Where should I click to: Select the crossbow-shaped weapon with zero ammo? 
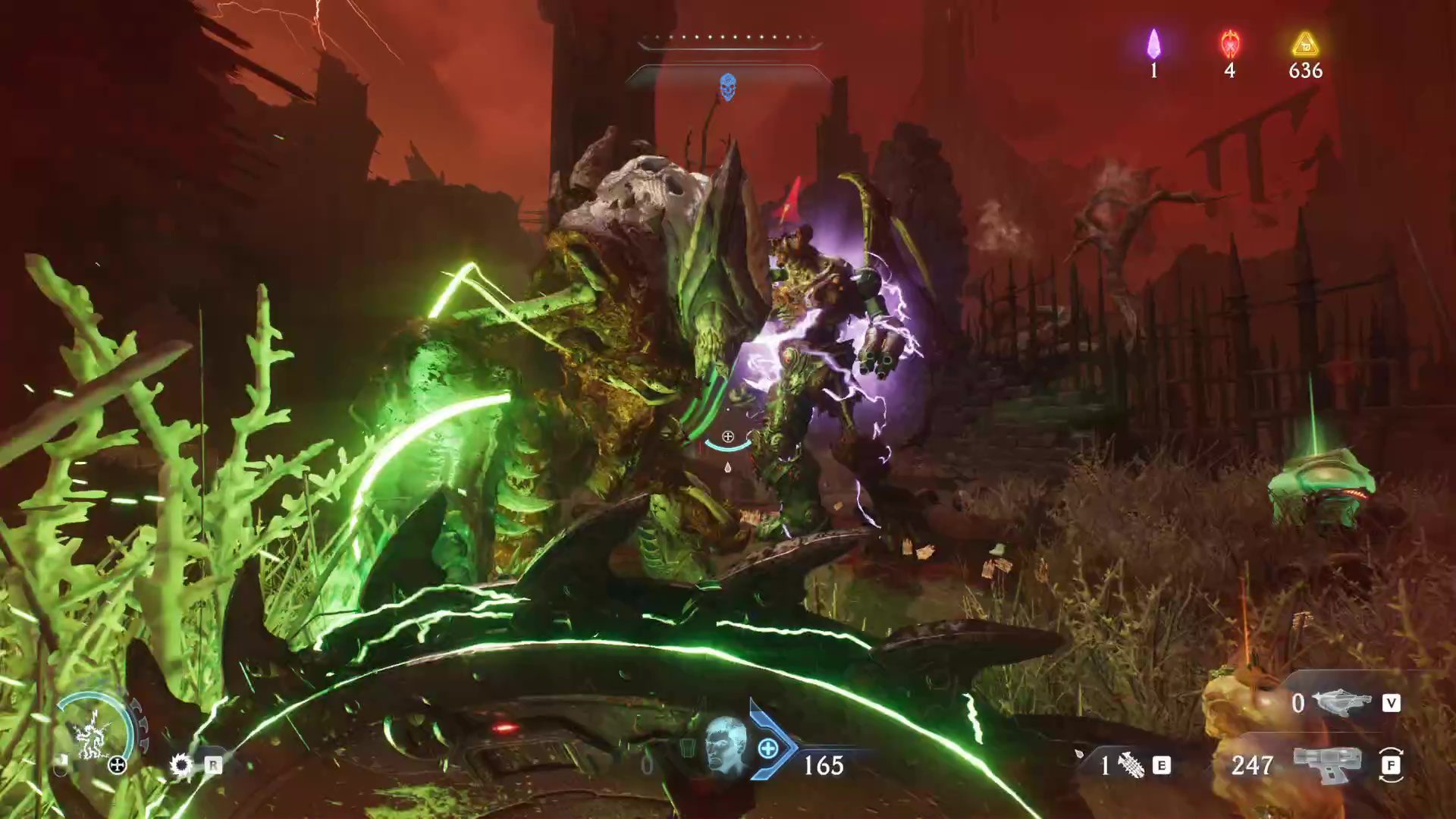(x=1341, y=702)
